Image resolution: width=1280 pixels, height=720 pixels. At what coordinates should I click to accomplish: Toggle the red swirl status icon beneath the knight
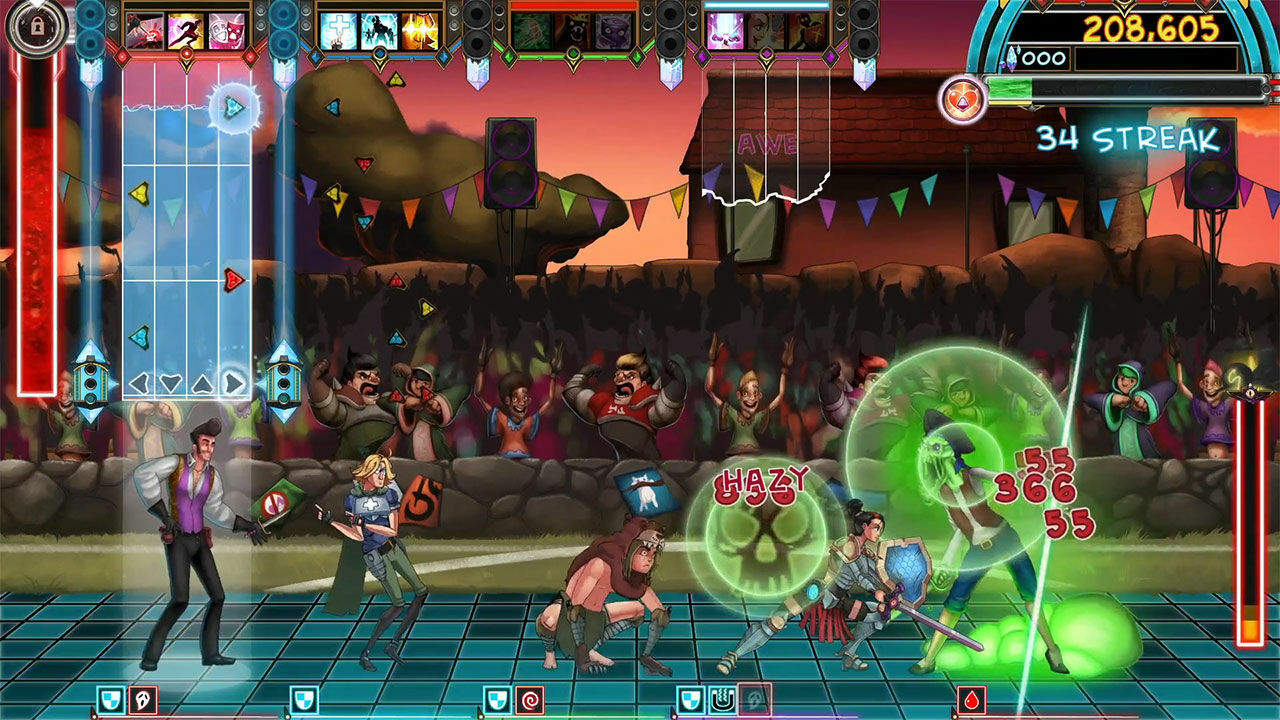point(529,698)
